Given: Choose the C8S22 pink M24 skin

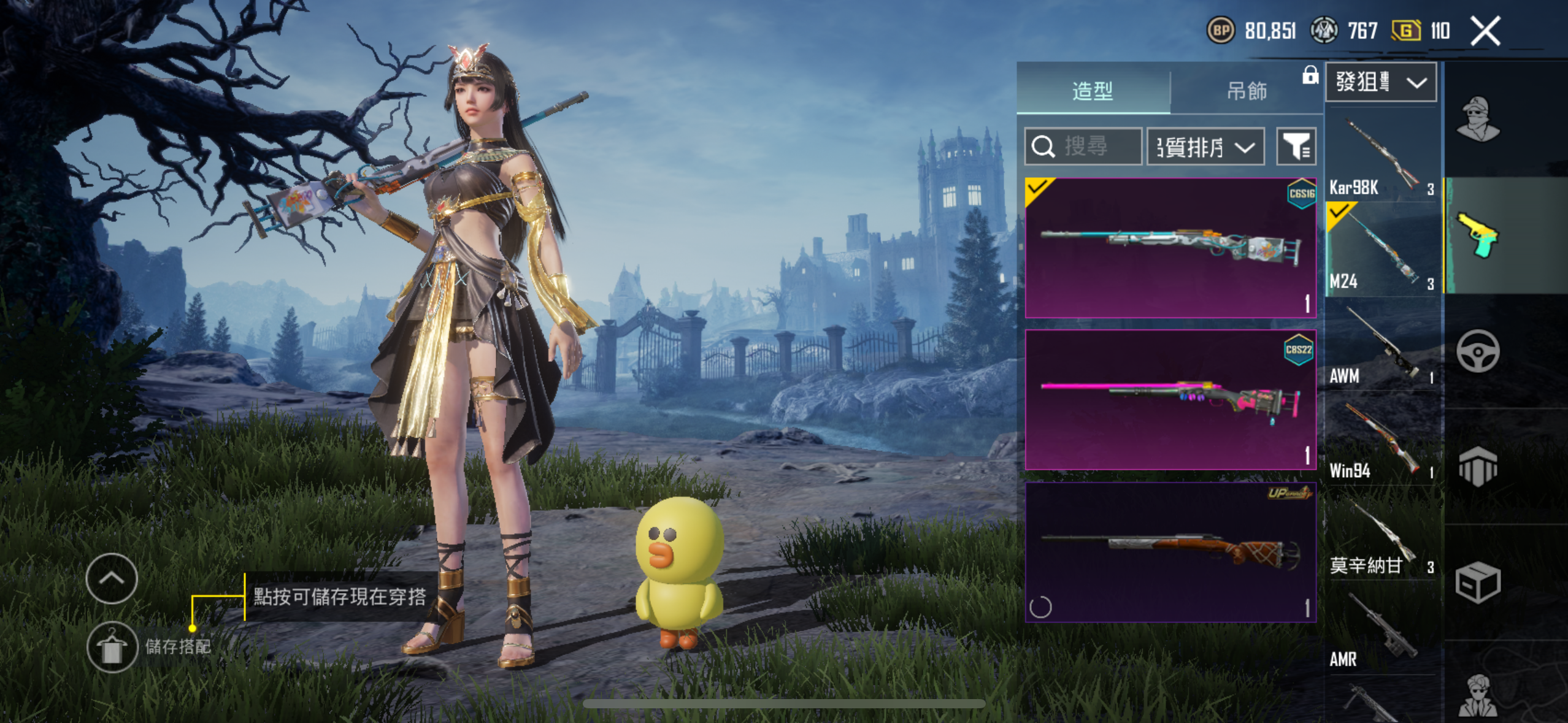Looking at the screenshot, I should [1170, 400].
